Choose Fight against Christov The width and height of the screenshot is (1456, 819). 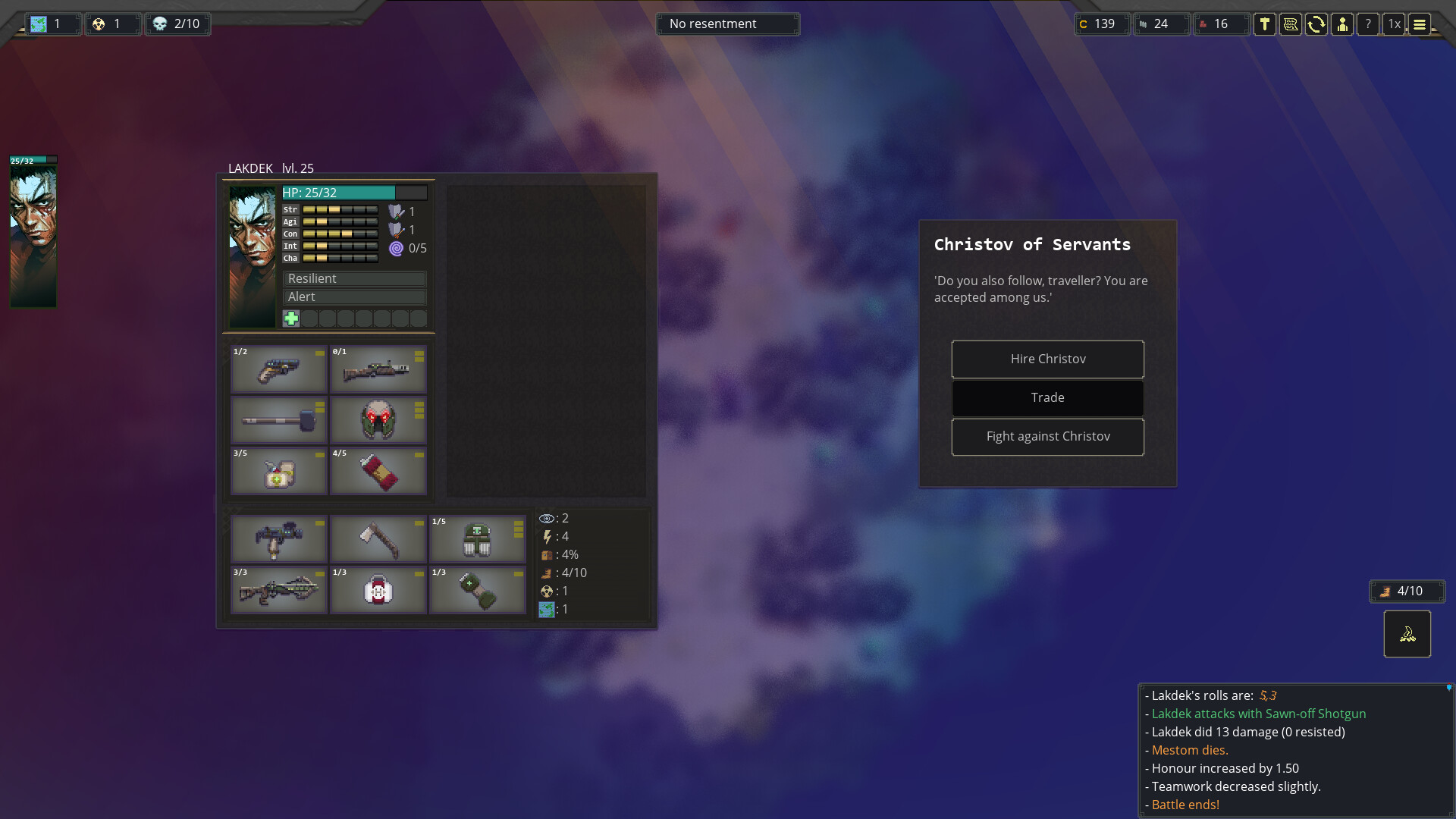coord(1047,437)
